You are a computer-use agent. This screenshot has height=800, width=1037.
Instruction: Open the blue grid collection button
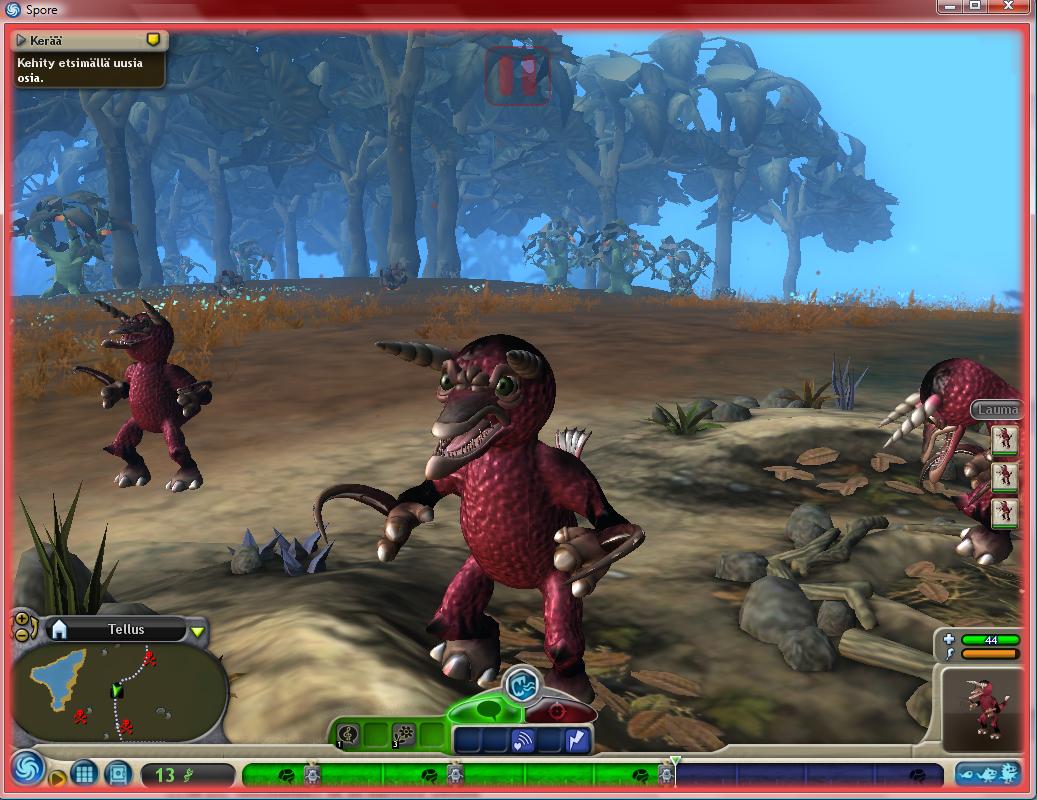[85, 773]
